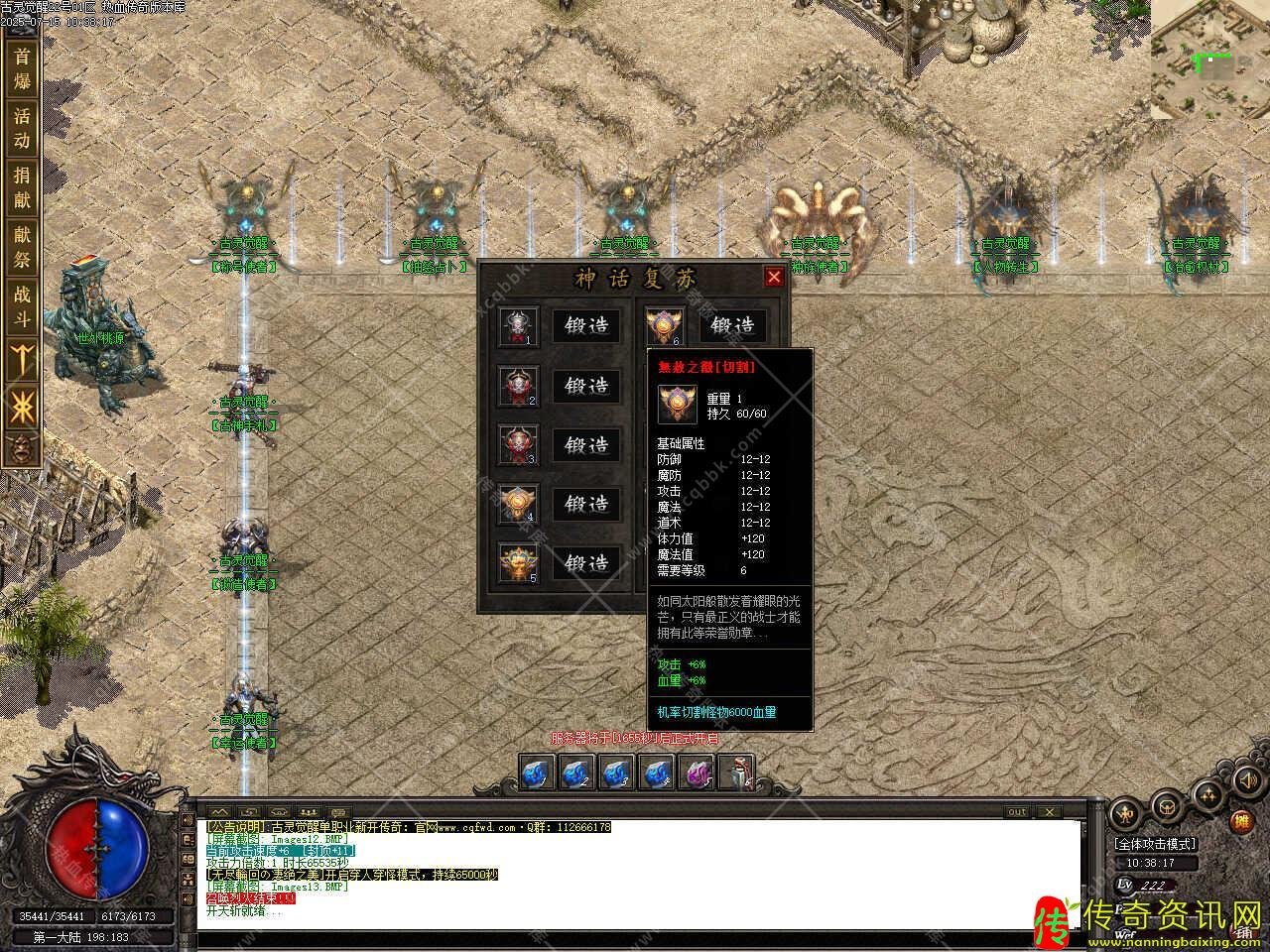
Task: Click the chat window's out button
Action: point(1017,812)
